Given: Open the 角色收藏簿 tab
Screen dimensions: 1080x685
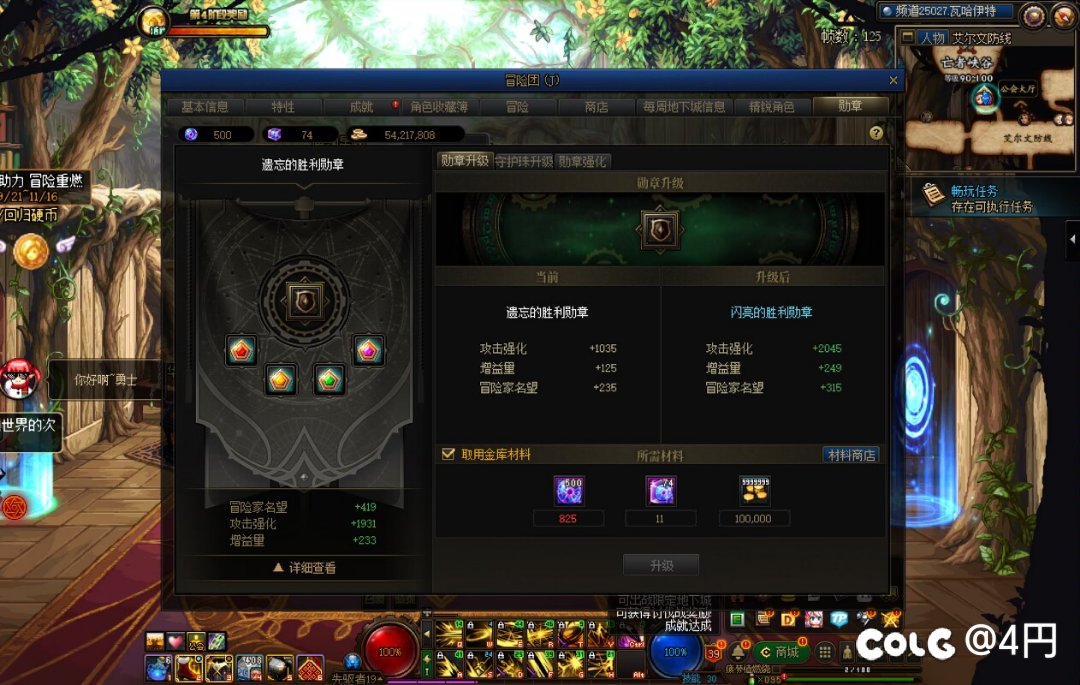Looking at the screenshot, I should click(x=441, y=107).
